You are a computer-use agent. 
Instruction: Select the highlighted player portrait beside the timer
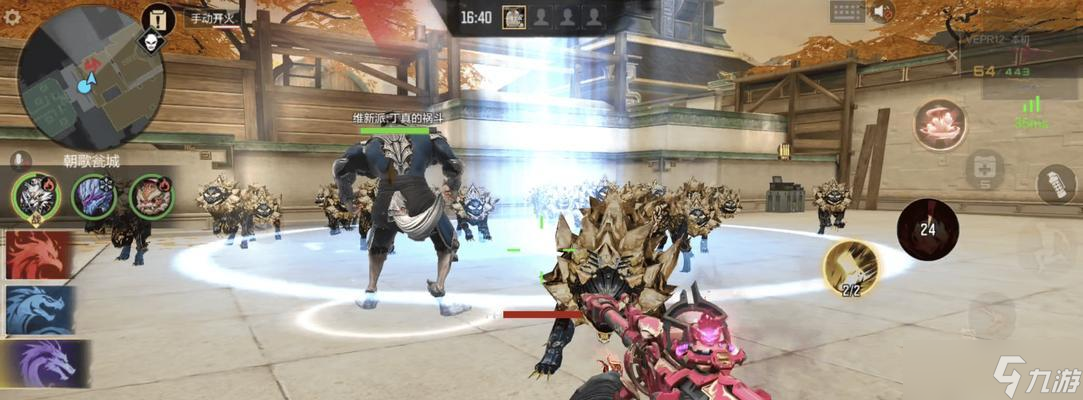point(514,17)
